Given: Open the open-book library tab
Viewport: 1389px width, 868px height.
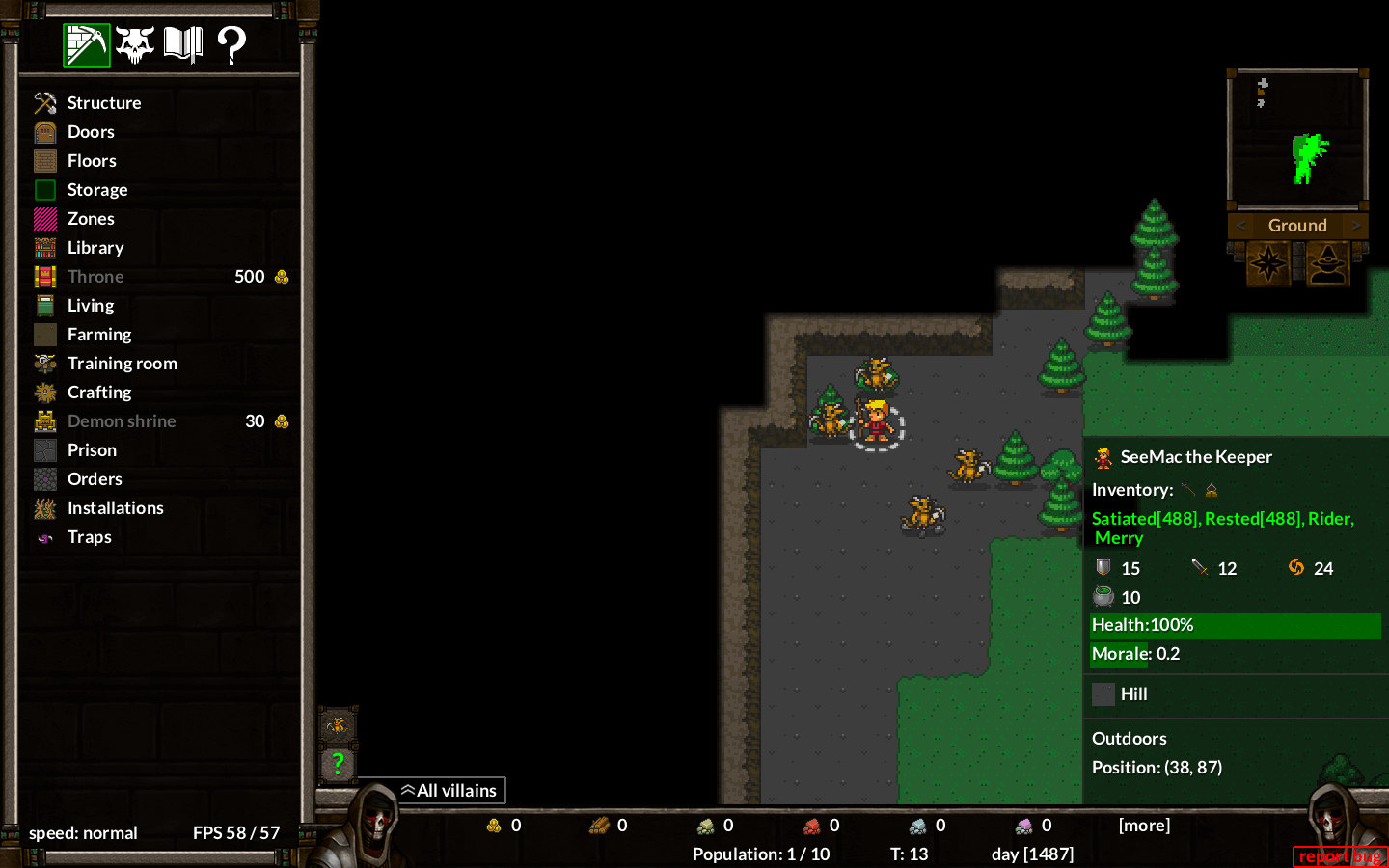Looking at the screenshot, I should tap(183, 44).
